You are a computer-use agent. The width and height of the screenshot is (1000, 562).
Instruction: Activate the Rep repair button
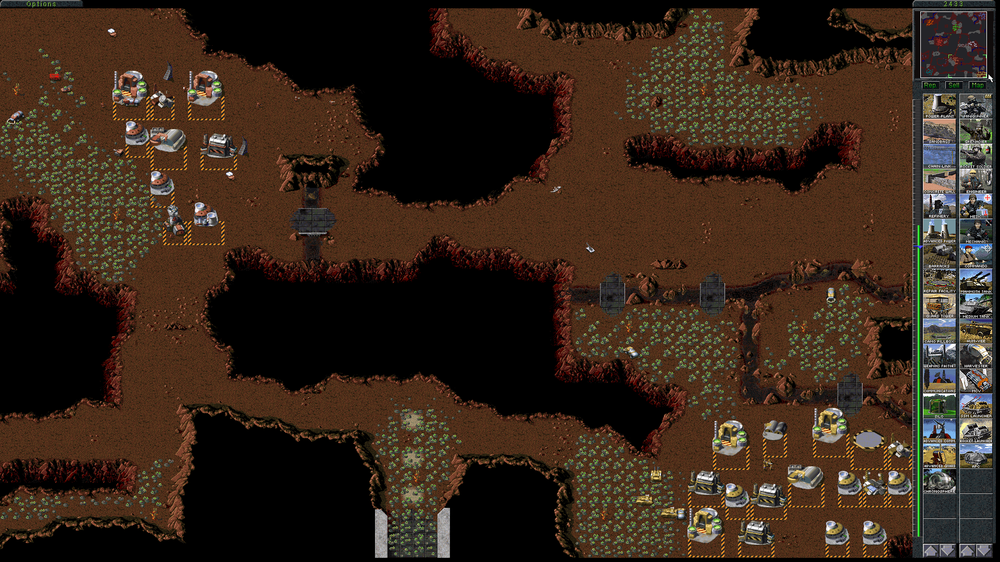931,85
